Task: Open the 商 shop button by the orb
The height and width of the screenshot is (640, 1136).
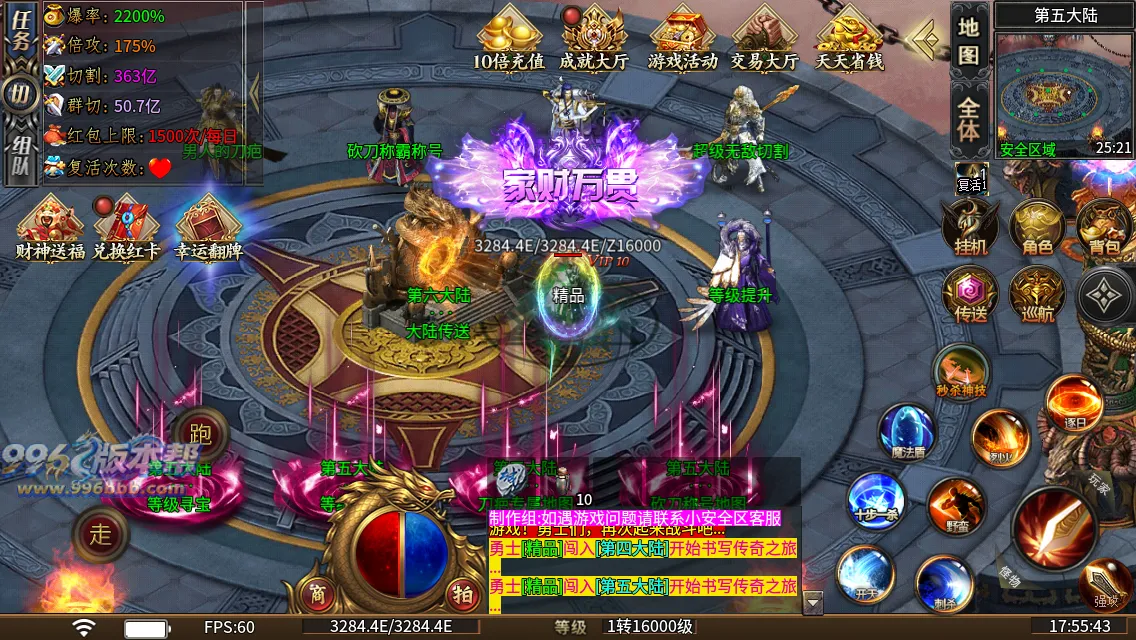Action: coord(317,593)
